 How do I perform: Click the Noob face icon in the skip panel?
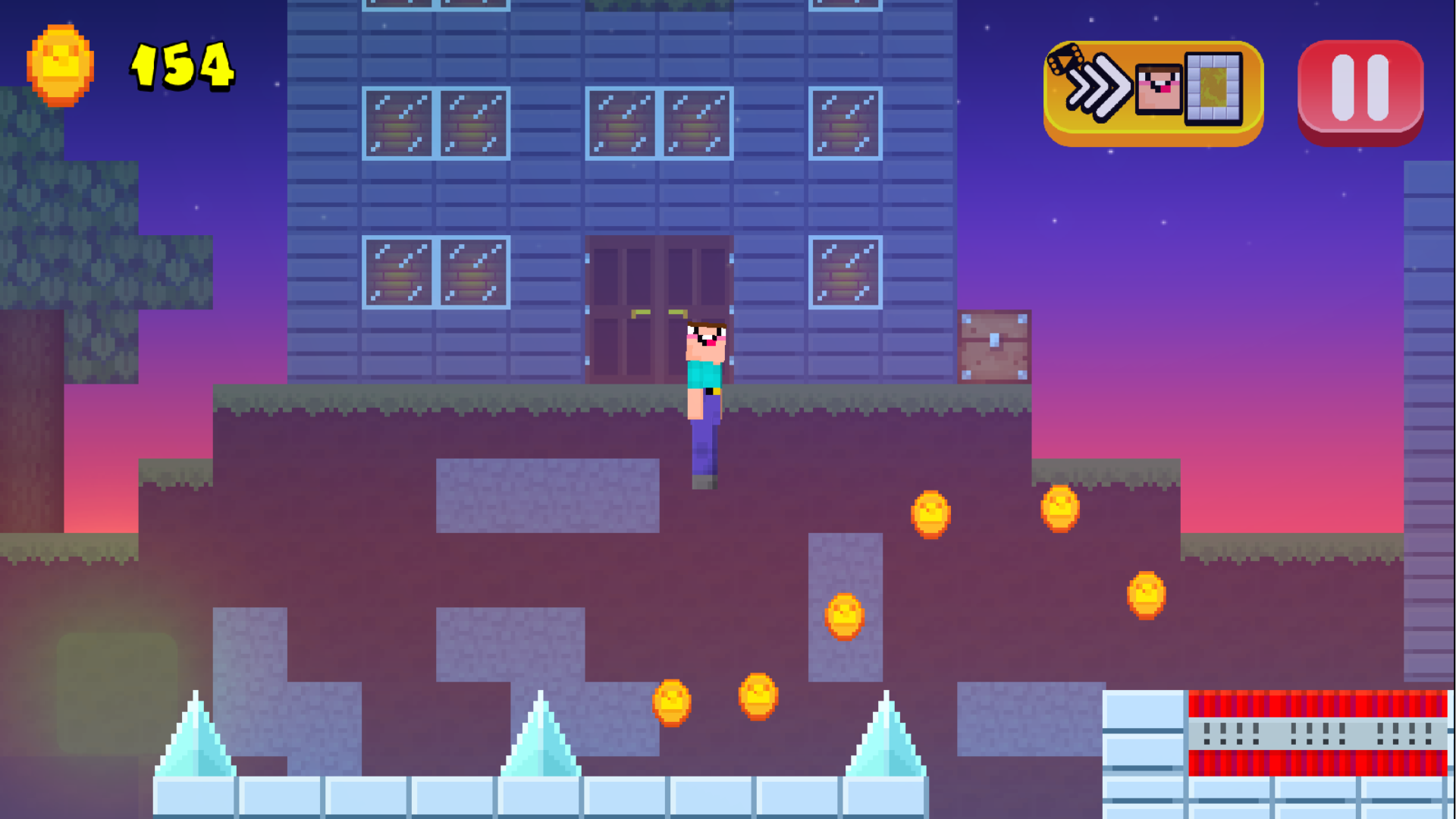coord(1158,89)
